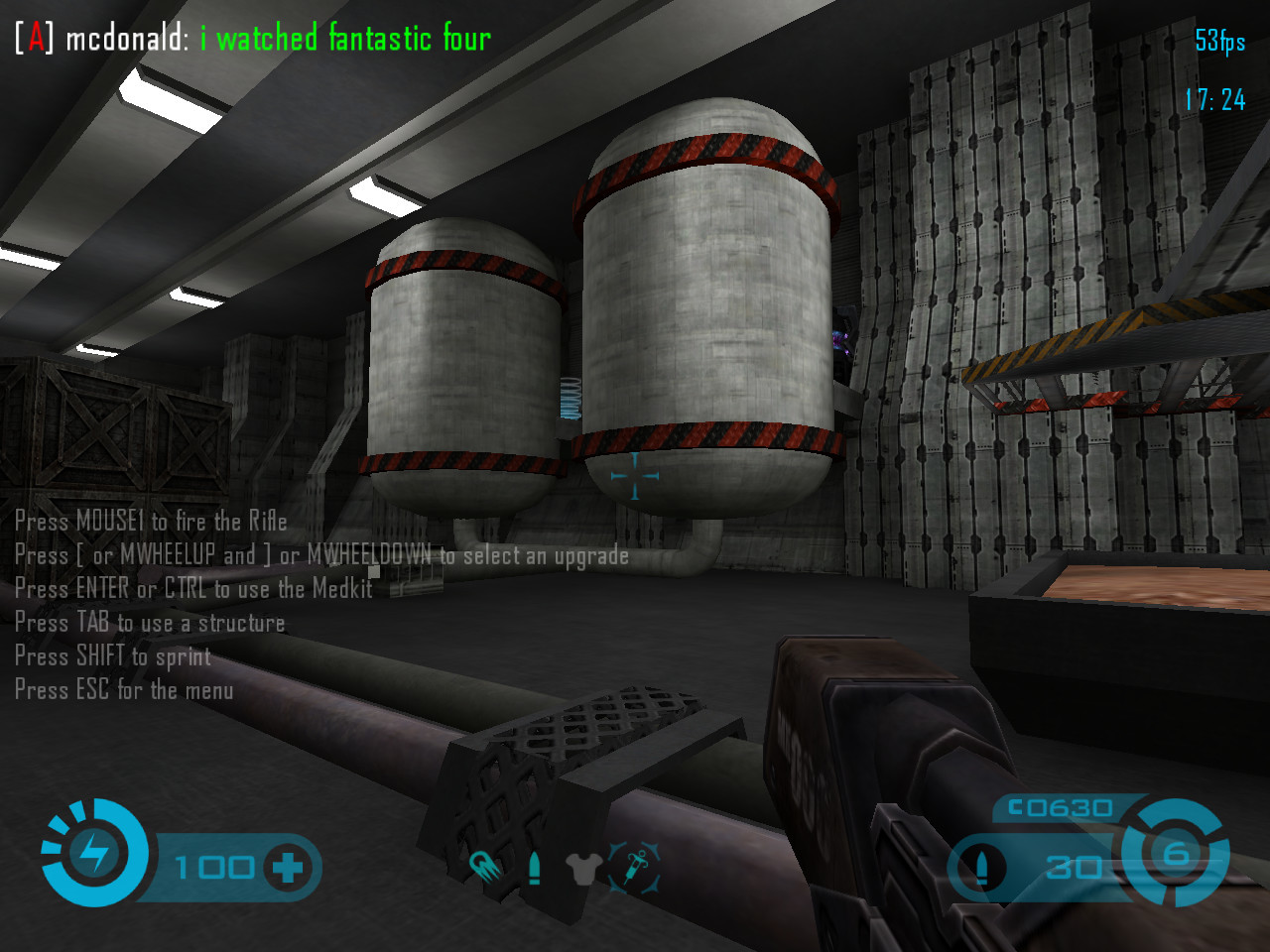Click the lightning bolt stamina gauge
1270x952 pixels.
[95, 852]
